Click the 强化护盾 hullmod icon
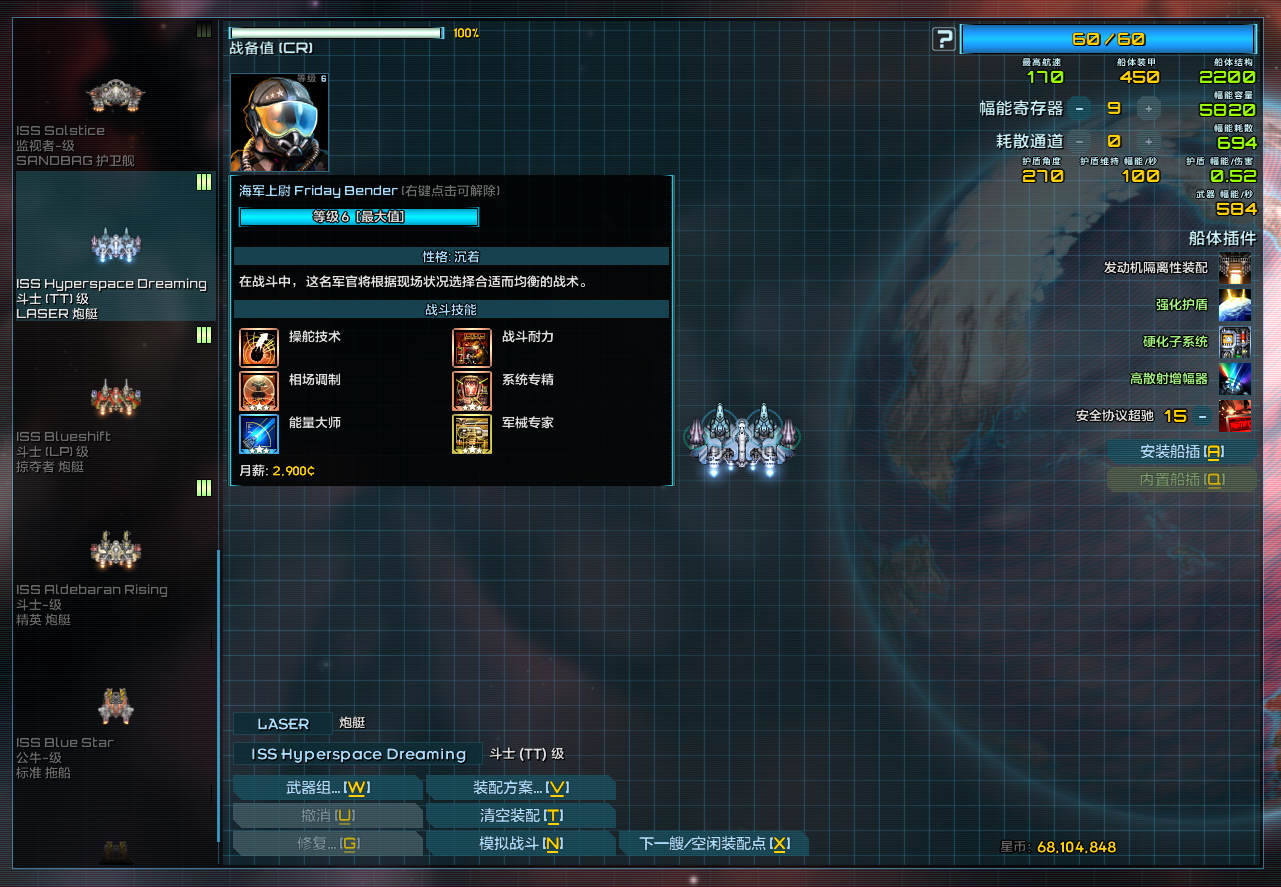Viewport: 1281px width, 887px height. pos(1234,305)
